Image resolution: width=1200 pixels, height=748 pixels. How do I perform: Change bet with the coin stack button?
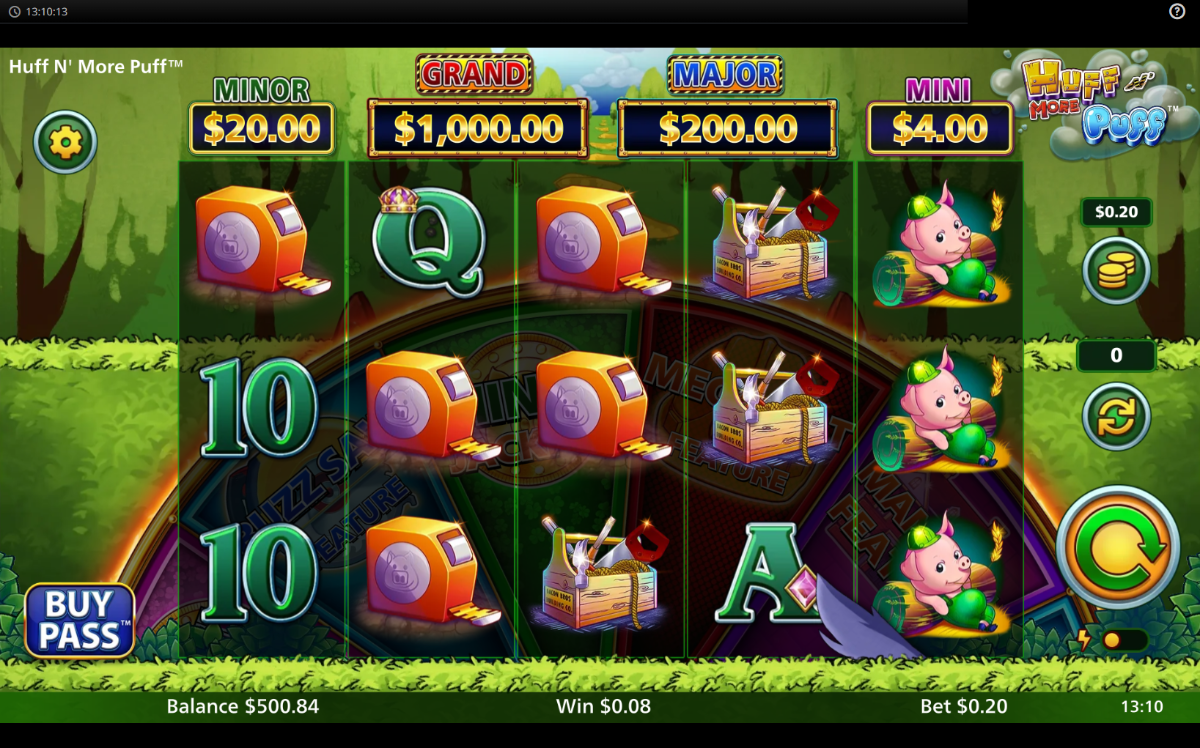point(1116,270)
